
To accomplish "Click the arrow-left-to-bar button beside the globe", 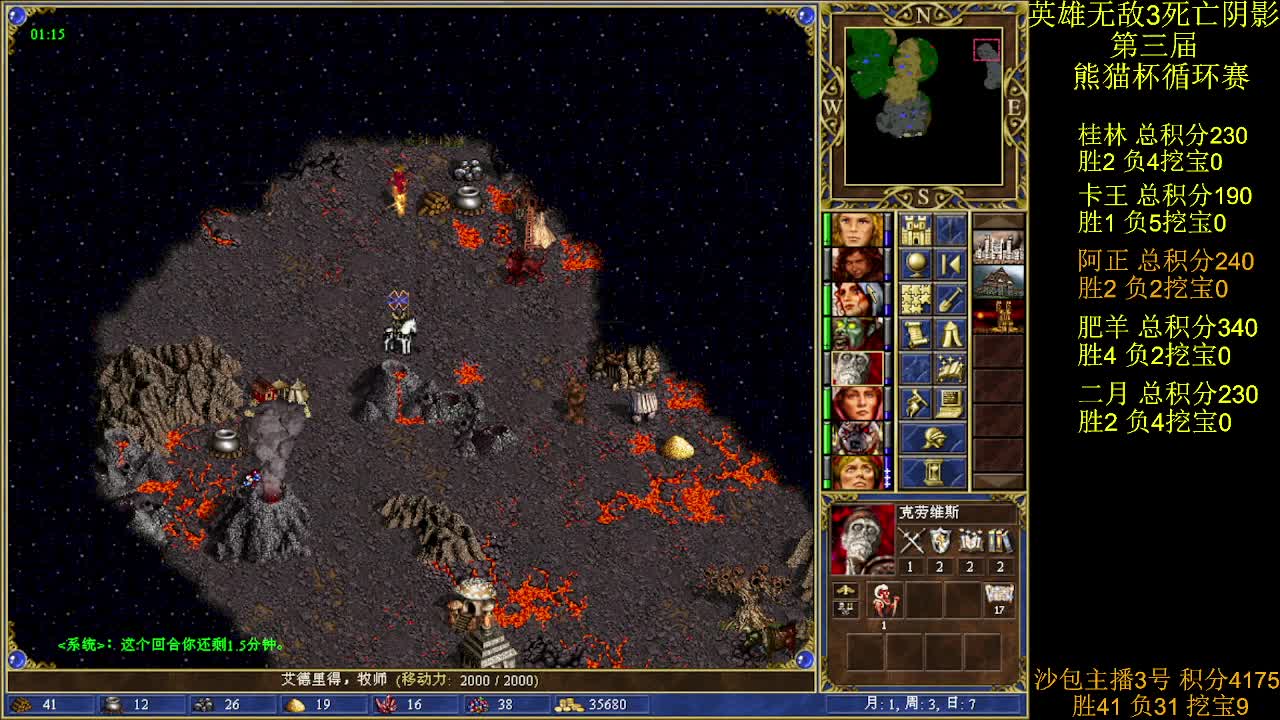I will (x=950, y=265).
